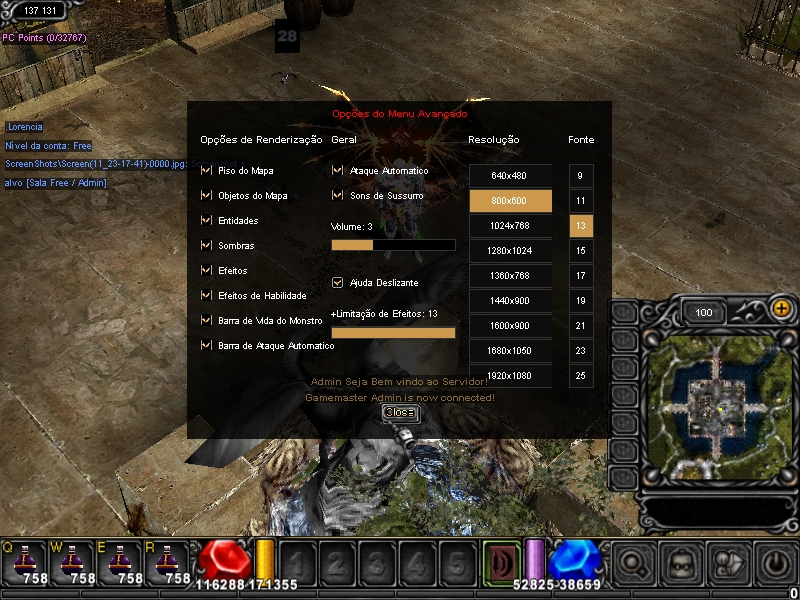Click the gold plus button above minimap
Image resolution: width=800 pixels, height=600 pixels.
pos(781,310)
